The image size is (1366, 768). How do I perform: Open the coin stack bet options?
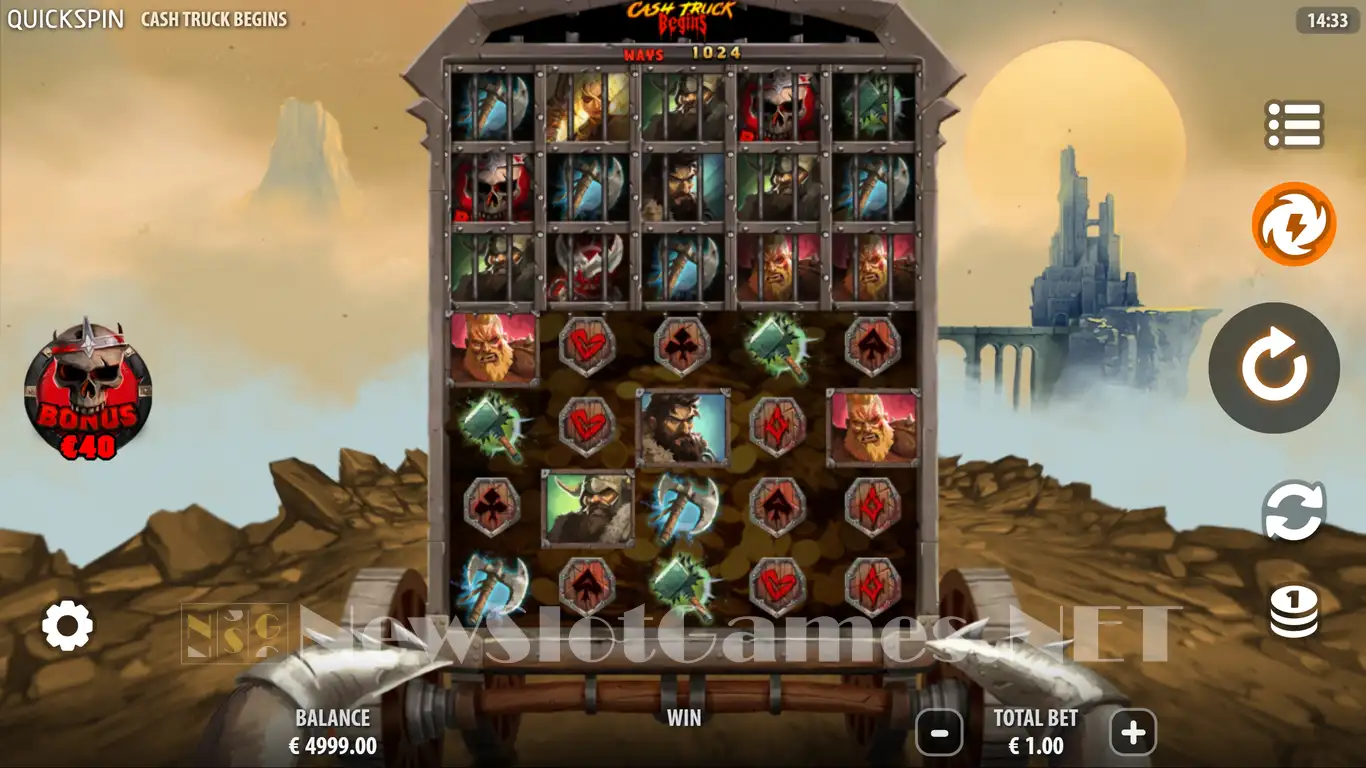pos(1294,611)
